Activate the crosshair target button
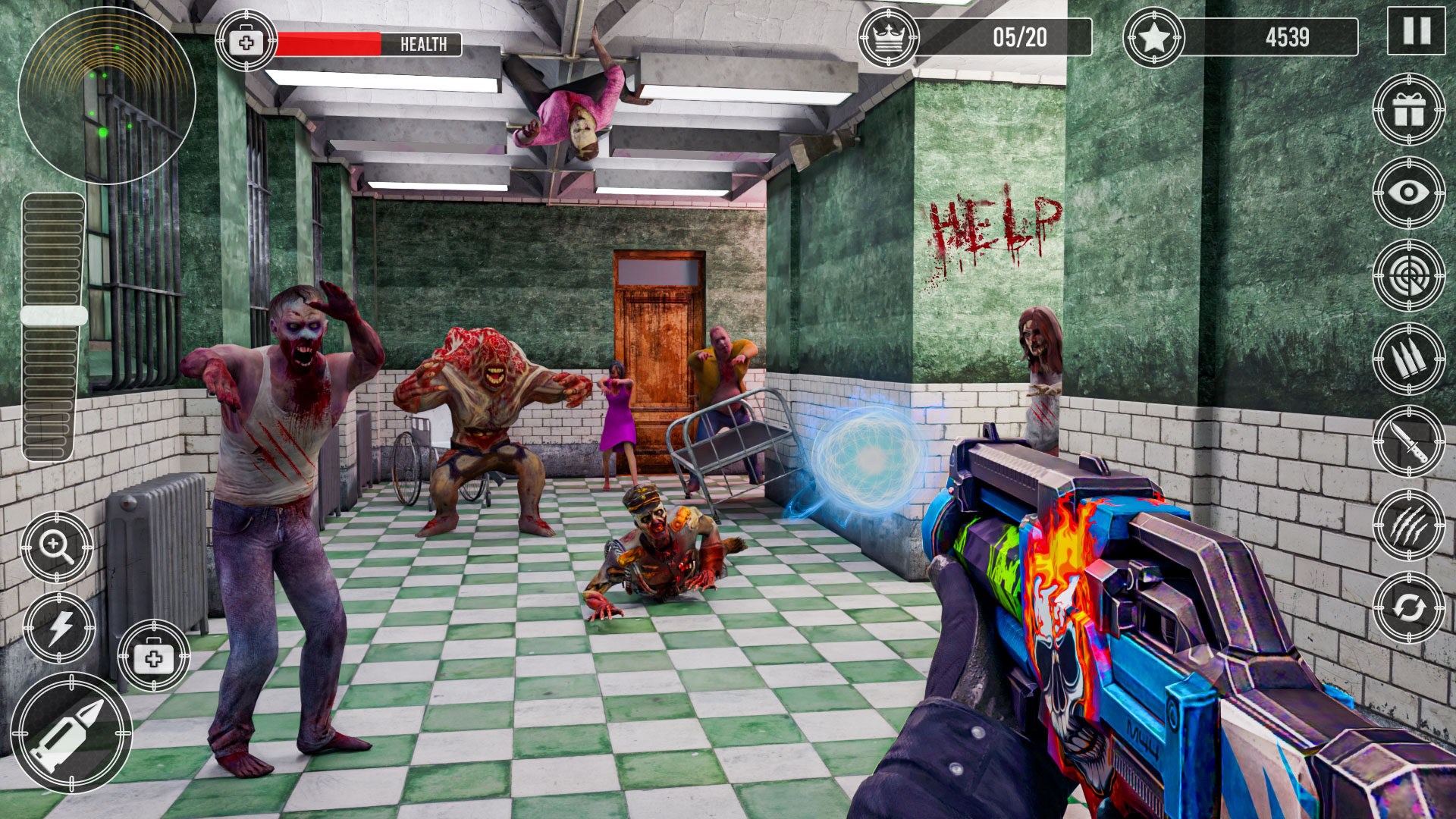The image size is (1456, 819). [1408, 275]
